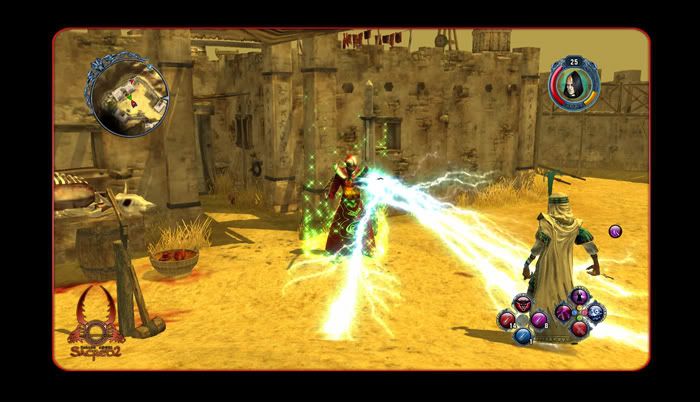Image resolution: width=700 pixels, height=402 pixels.
Task: Activate the red horned demon skill
Action: 523,303
